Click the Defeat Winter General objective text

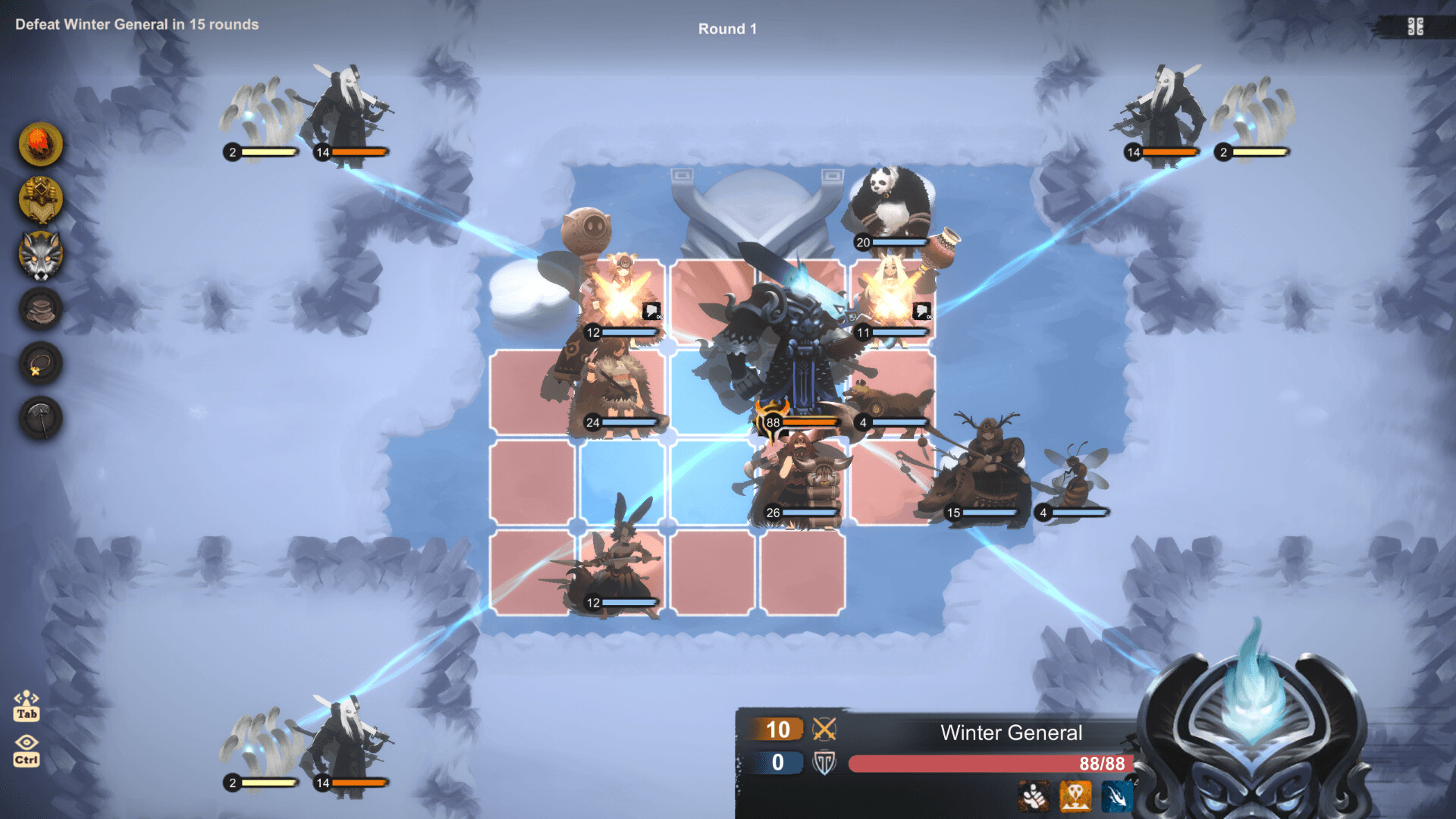(135, 24)
